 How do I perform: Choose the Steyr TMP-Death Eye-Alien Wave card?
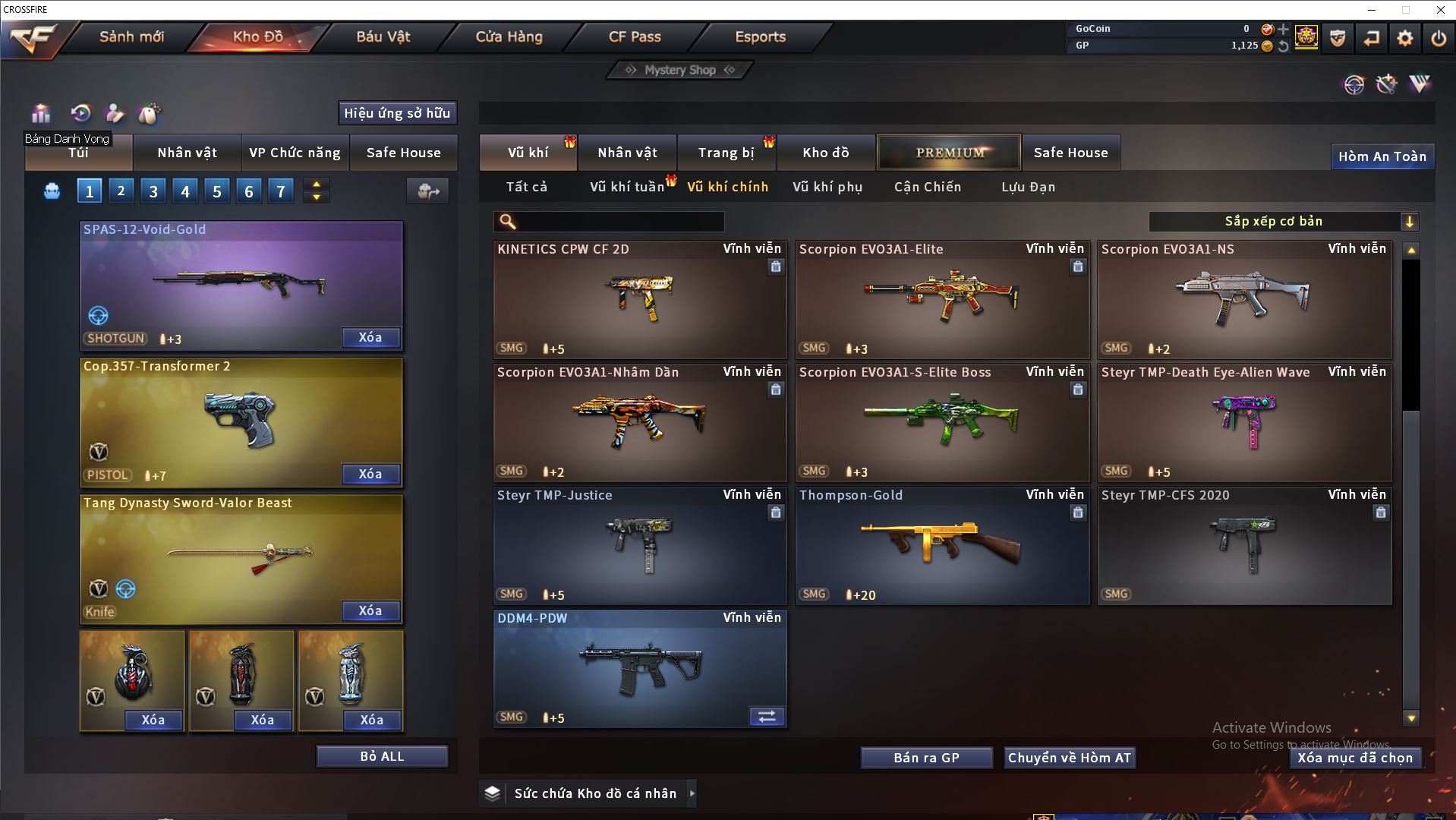pyautogui.click(x=1243, y=423)
